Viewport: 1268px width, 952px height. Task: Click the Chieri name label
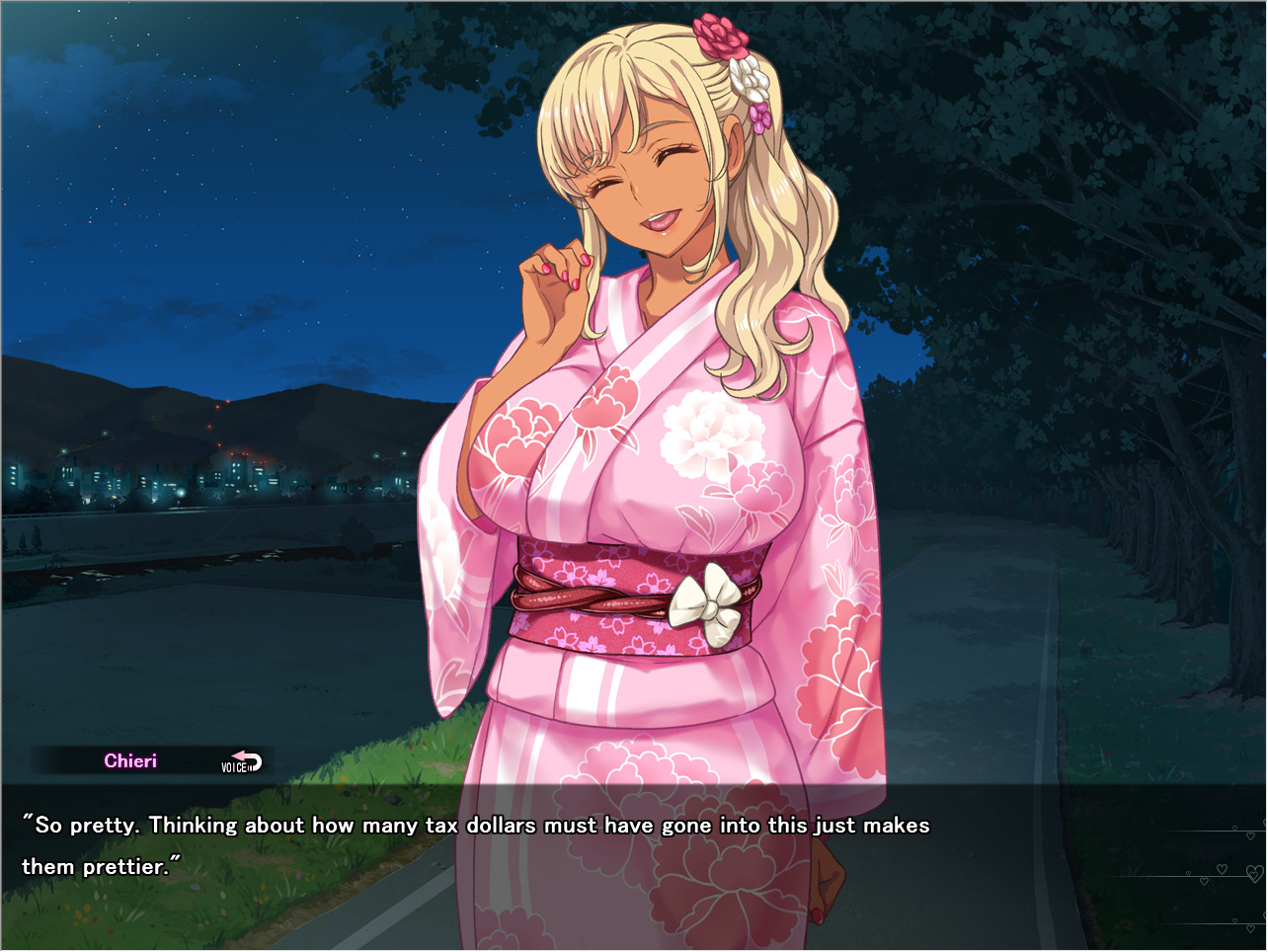click(130, 760)
